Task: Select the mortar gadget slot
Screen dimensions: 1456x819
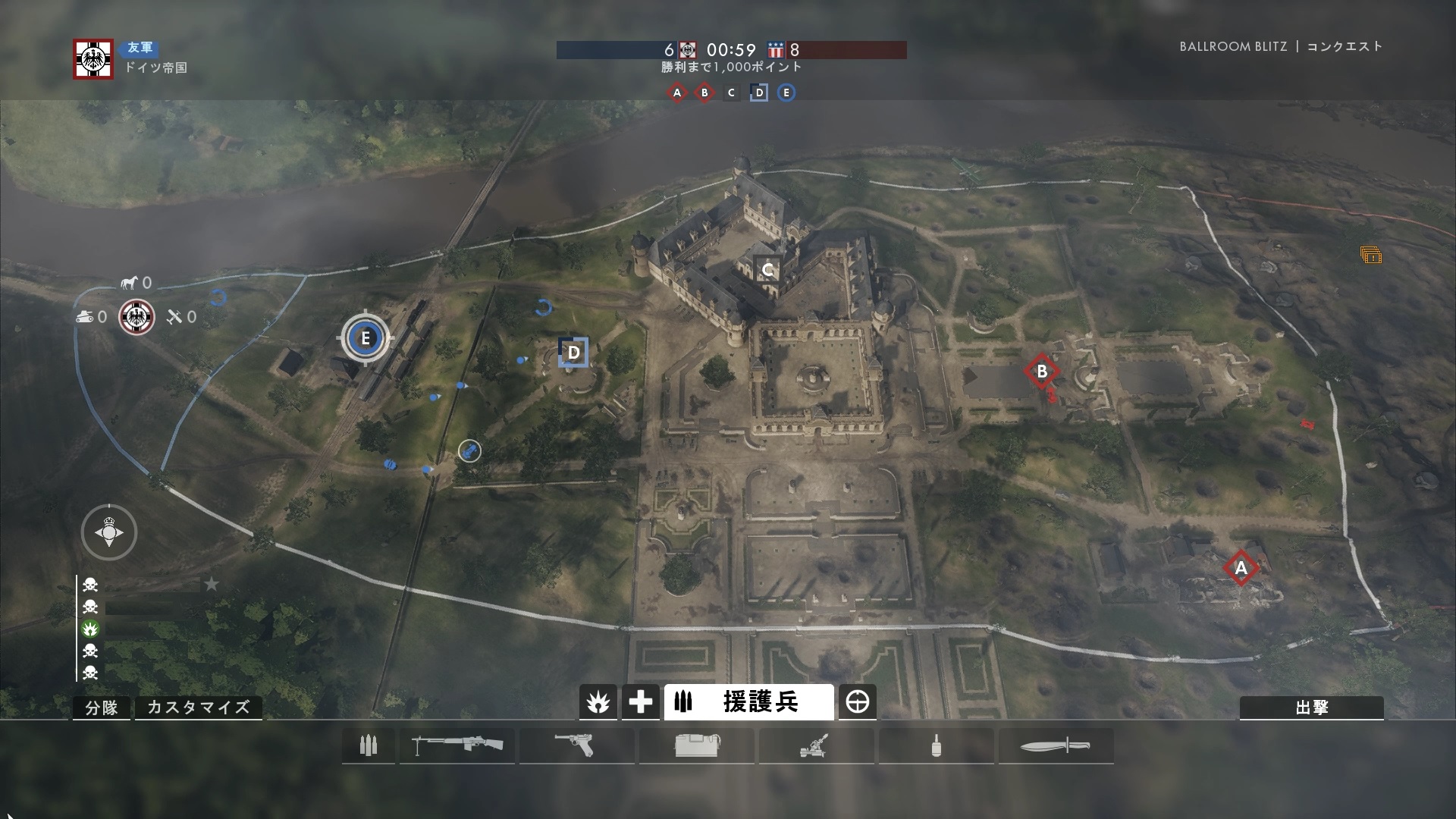Action: (816, 746)
